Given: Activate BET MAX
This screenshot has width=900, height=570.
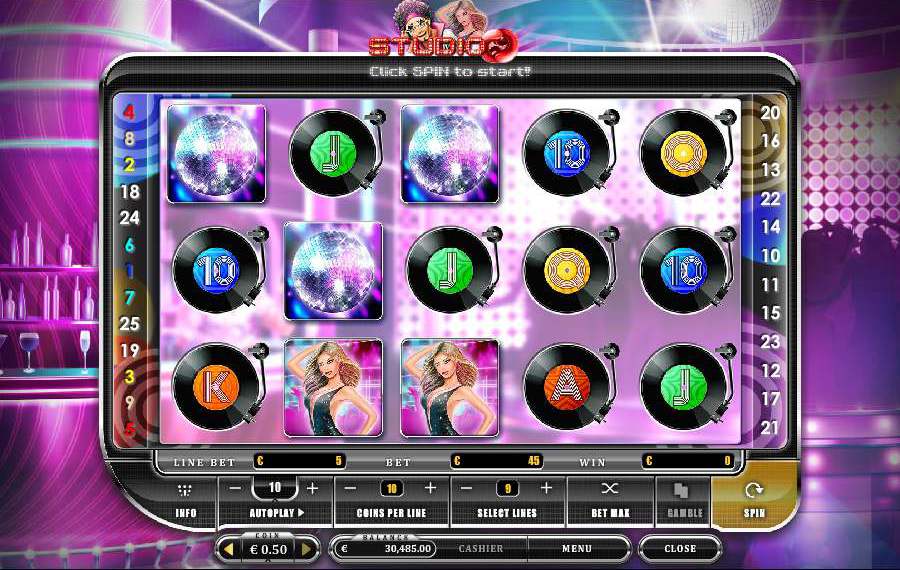Looking at the screenshot, I should pos(609,498).
